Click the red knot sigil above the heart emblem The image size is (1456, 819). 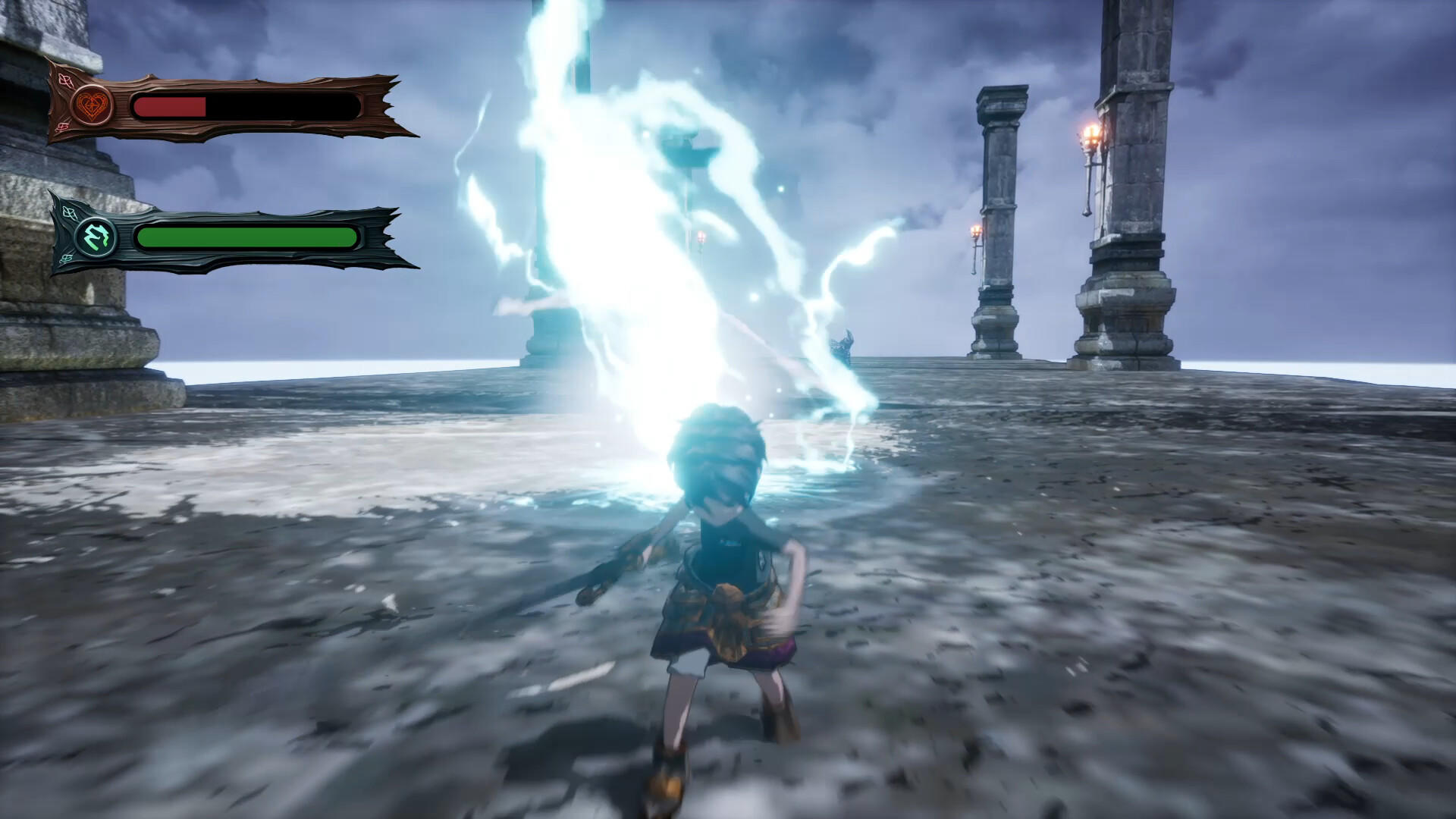point(64,80)
